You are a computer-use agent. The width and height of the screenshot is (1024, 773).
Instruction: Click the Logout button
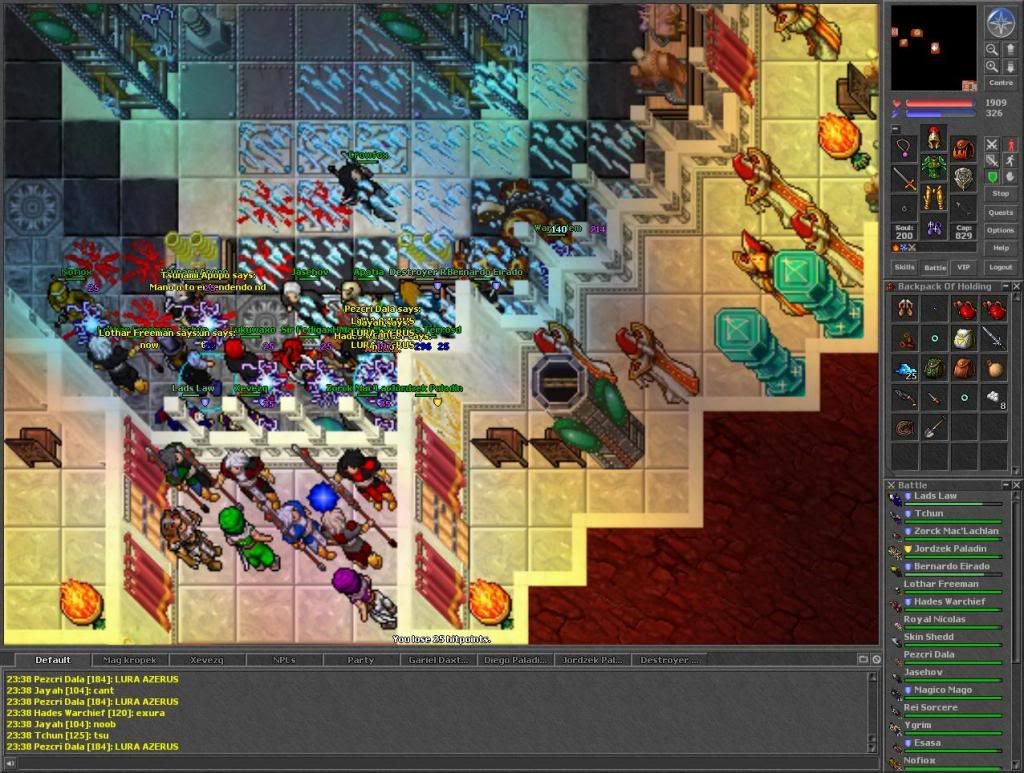pos(1001,267)
